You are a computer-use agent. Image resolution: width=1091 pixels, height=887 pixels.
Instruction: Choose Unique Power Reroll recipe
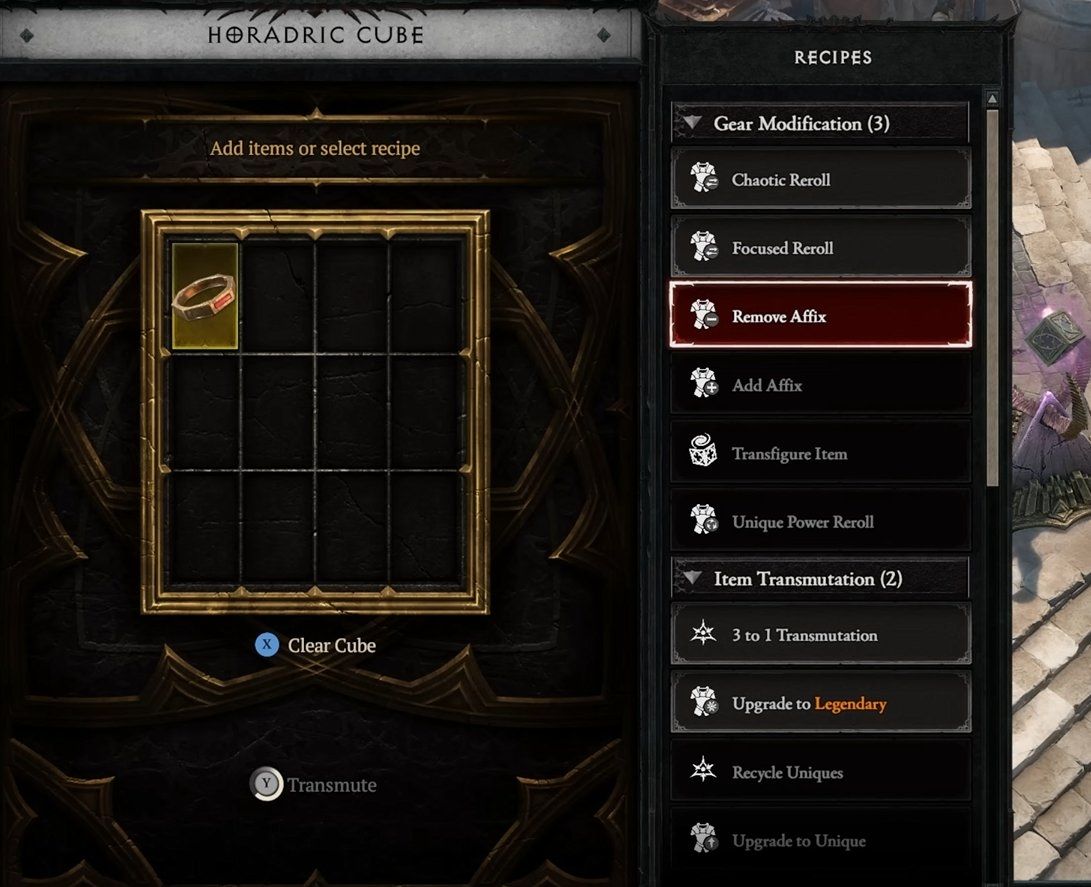pos(820,522)
